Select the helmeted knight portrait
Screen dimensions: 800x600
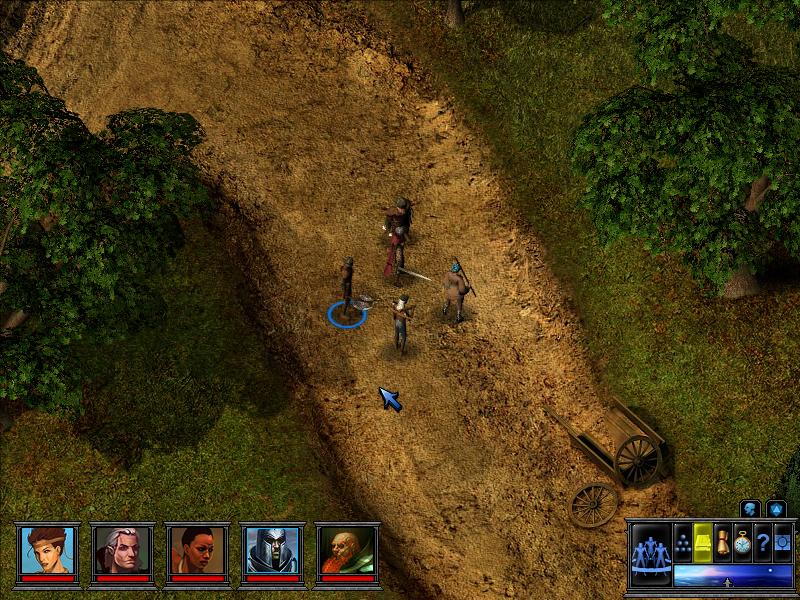[273, 549]
